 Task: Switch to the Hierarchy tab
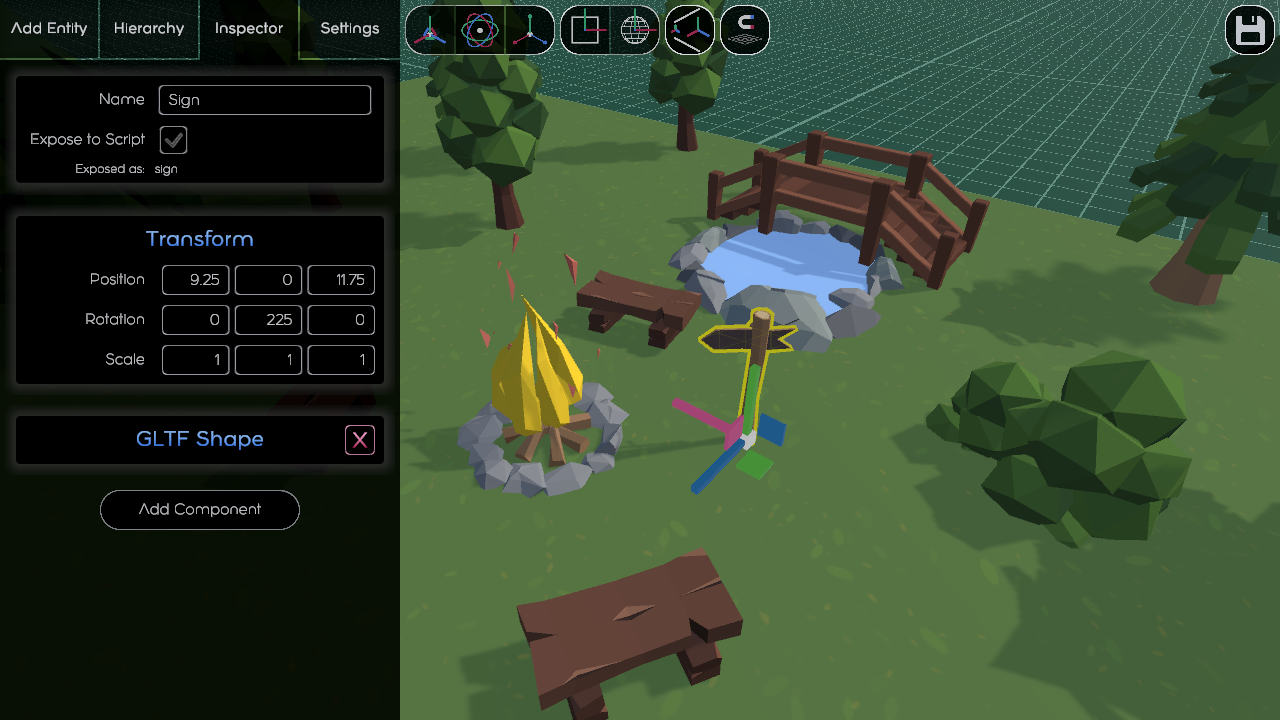[x=148, y=29]
